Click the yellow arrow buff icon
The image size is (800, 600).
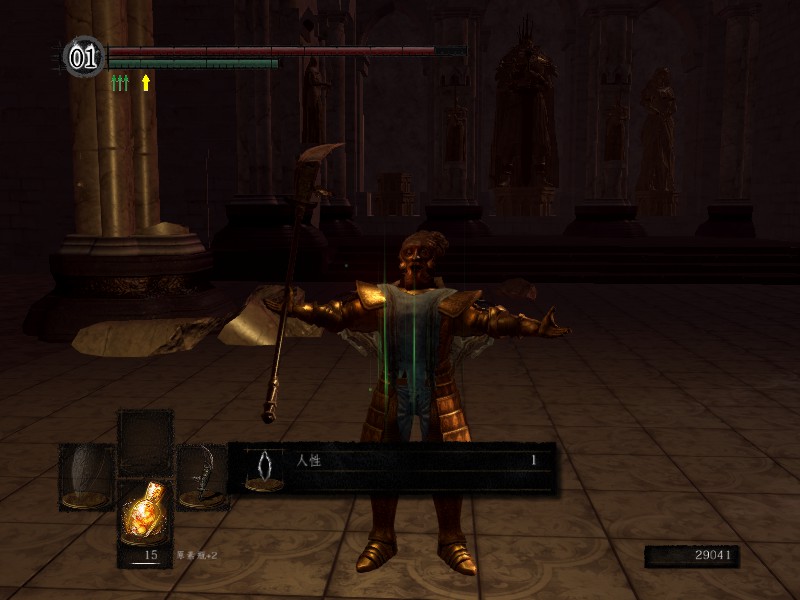(x=146, y=83)
